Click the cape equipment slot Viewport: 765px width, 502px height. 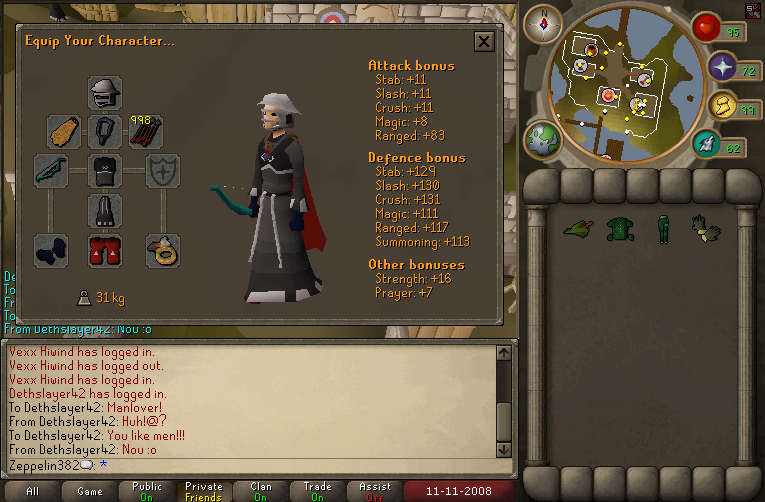tap(64, 131)
